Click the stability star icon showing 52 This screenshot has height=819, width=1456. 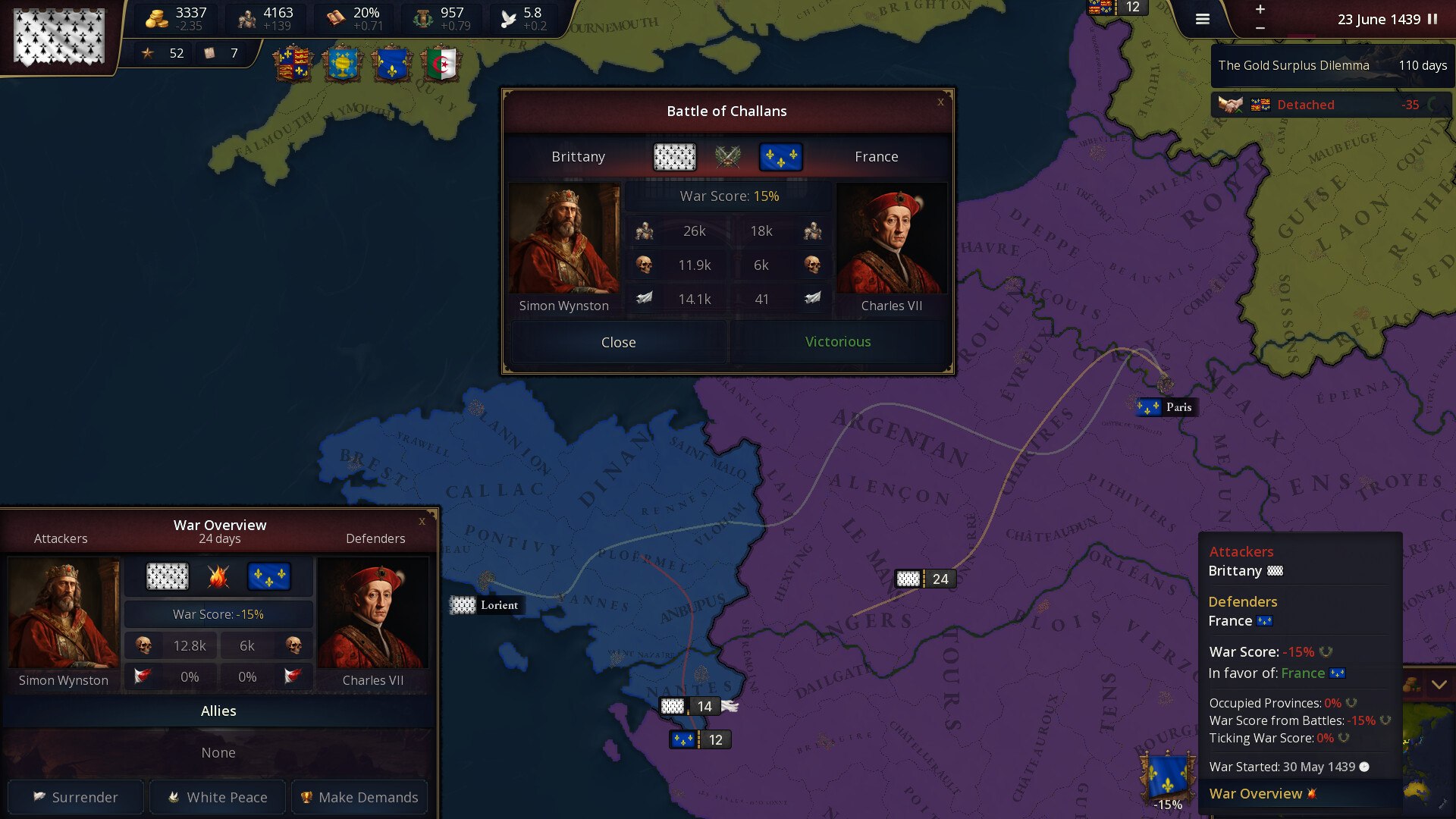[149, 54]
